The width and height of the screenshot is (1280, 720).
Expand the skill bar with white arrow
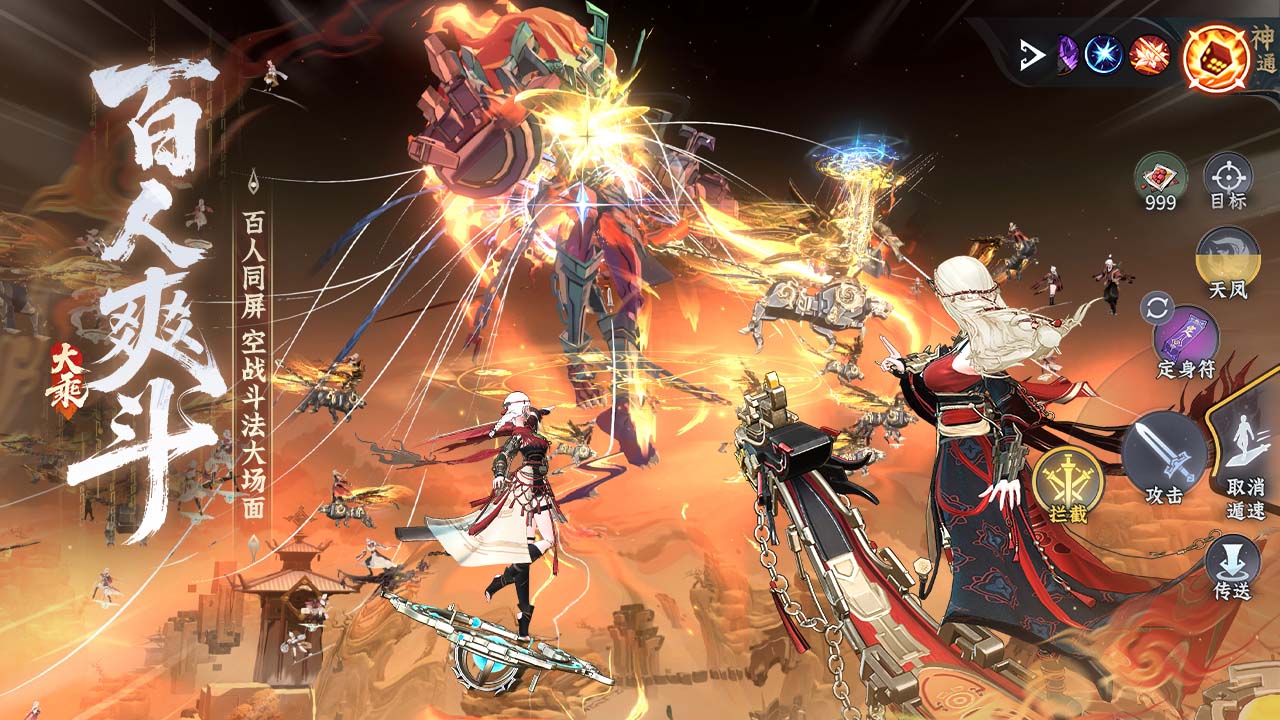pos(1029,55)
